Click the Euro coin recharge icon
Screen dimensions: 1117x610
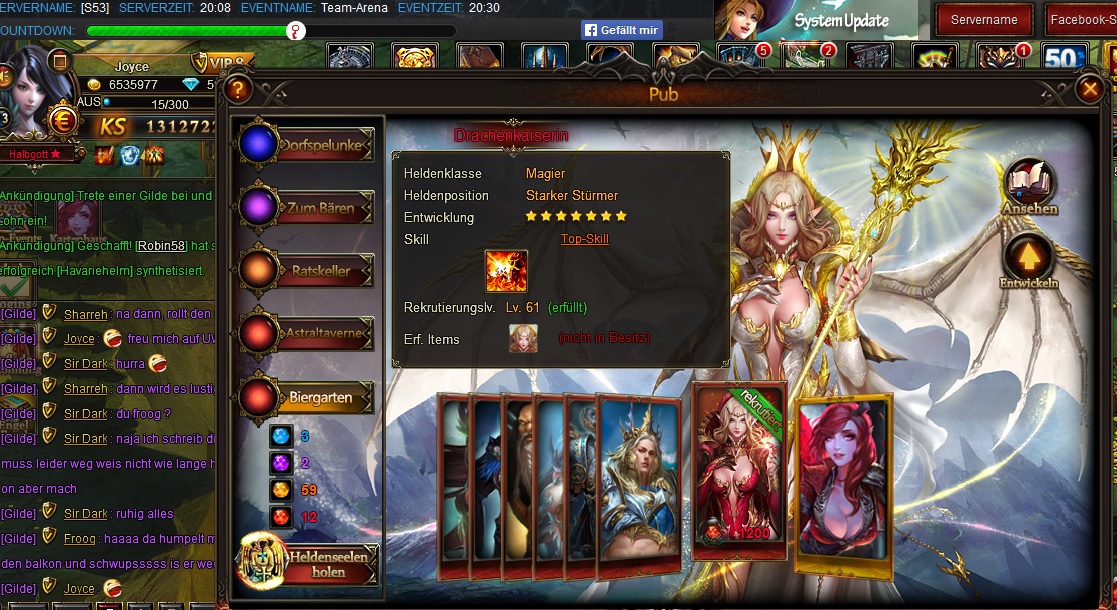click(x=63, y=119)
